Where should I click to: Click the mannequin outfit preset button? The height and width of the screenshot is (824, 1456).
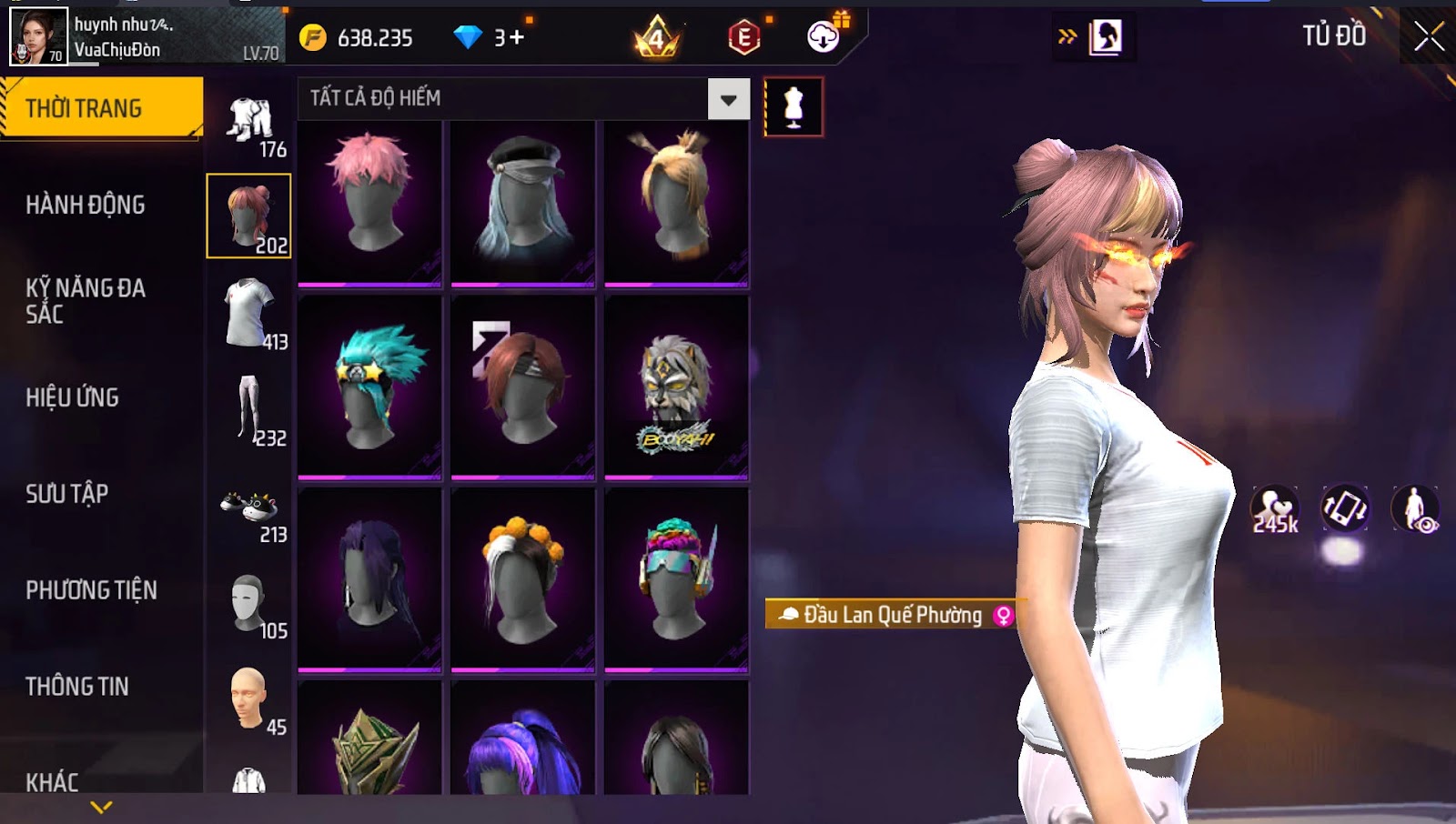794,107
